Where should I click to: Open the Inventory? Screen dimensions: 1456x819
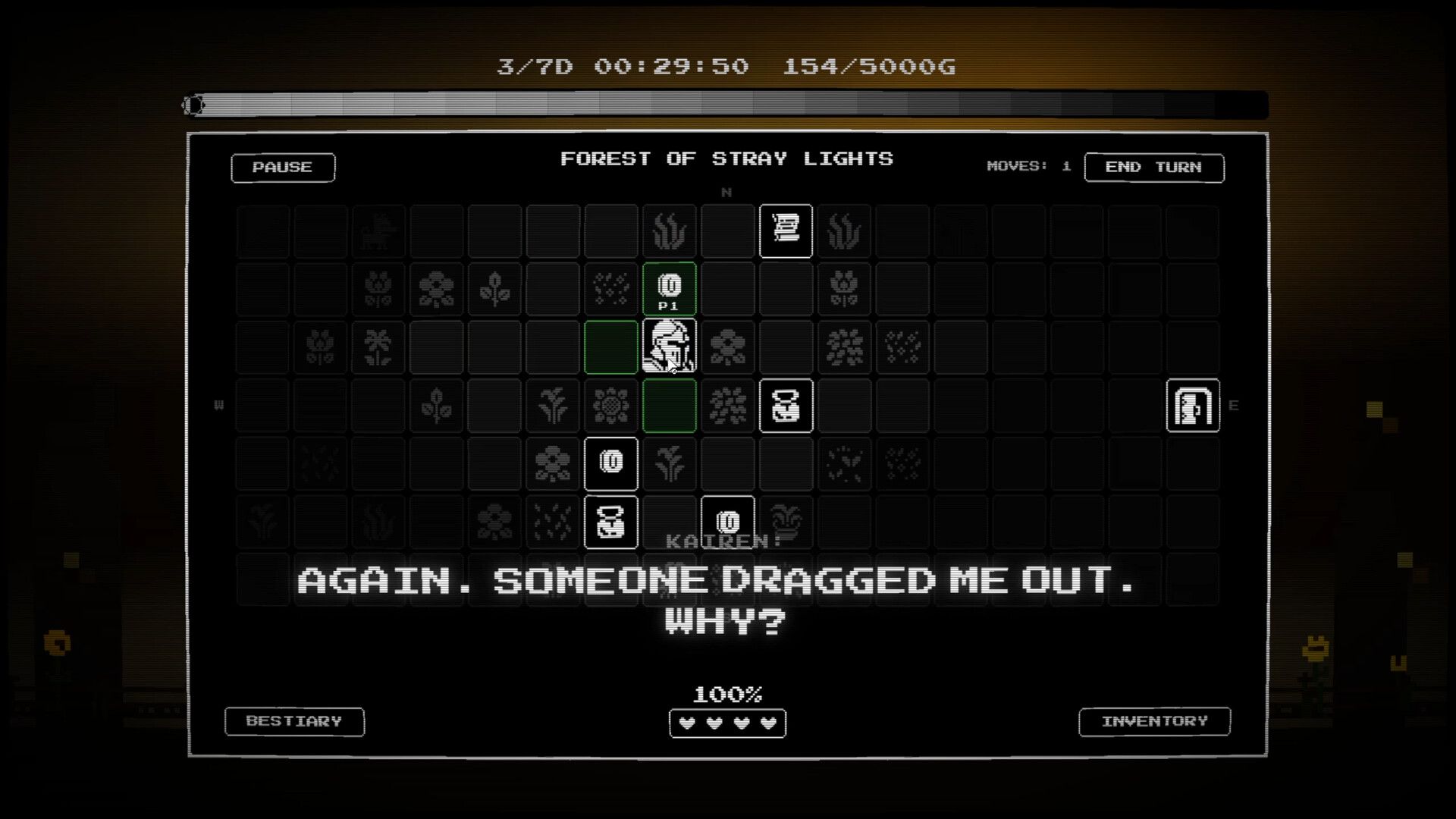[x=1155, y=720]
